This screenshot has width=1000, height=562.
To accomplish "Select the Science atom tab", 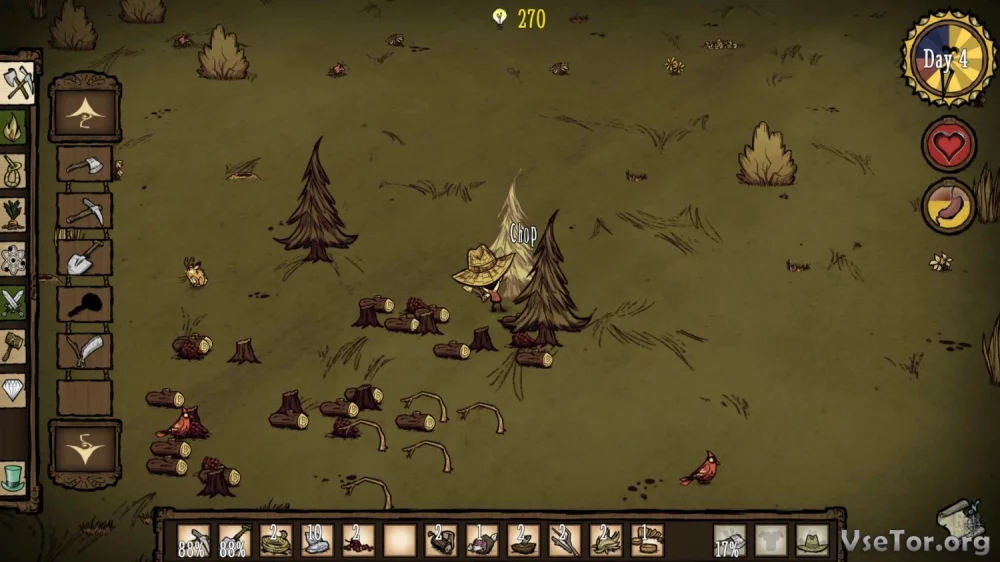I will pyautogui.click(x=13, y=258).
